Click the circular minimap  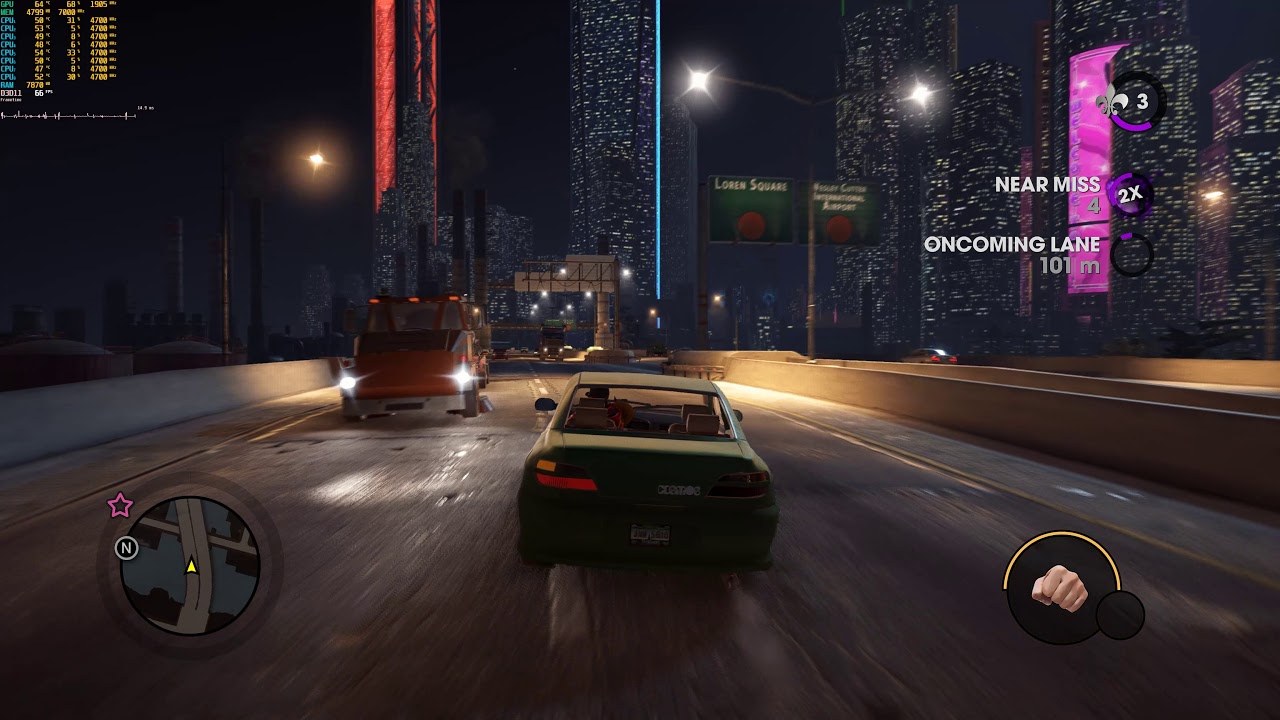click(190, 567)
